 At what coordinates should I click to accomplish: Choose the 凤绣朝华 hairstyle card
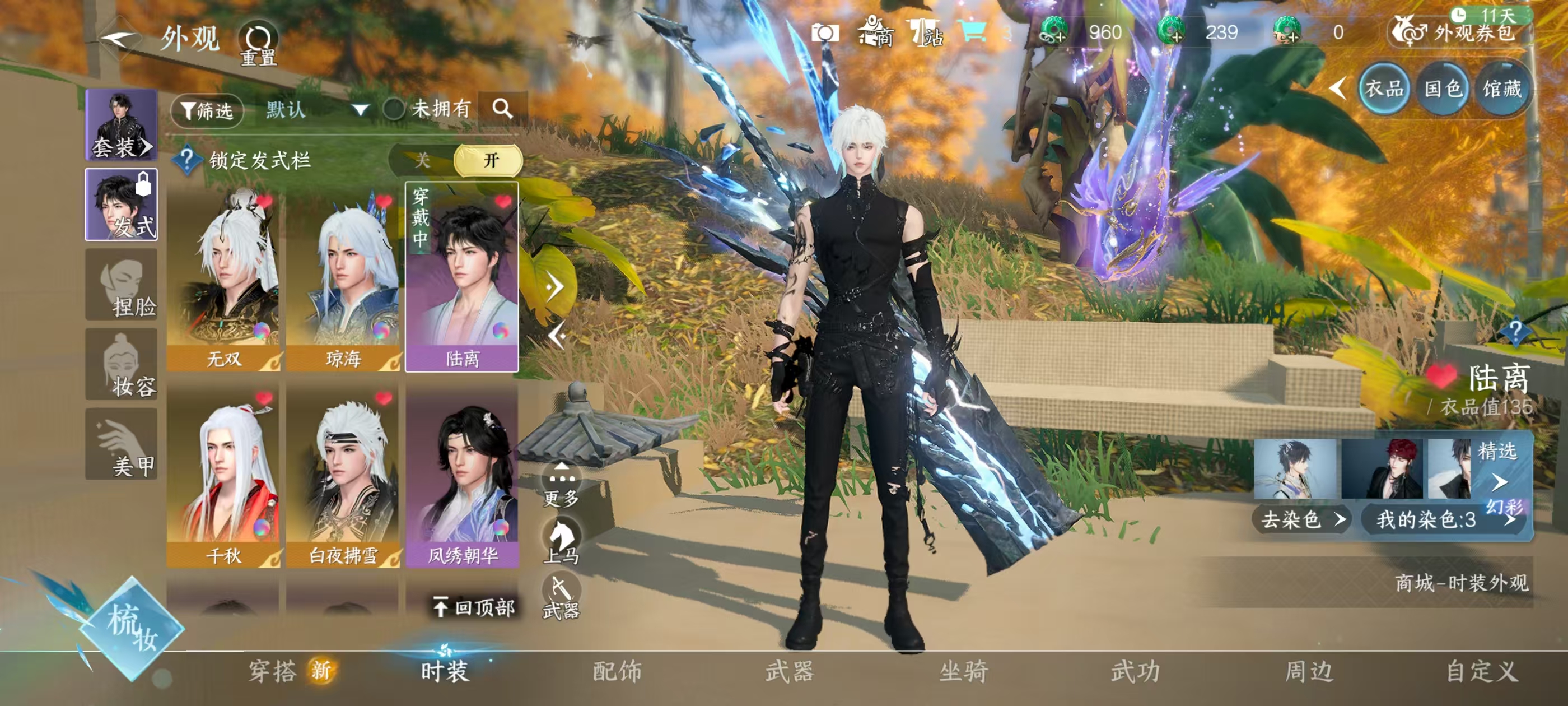(x=462, y=475)
